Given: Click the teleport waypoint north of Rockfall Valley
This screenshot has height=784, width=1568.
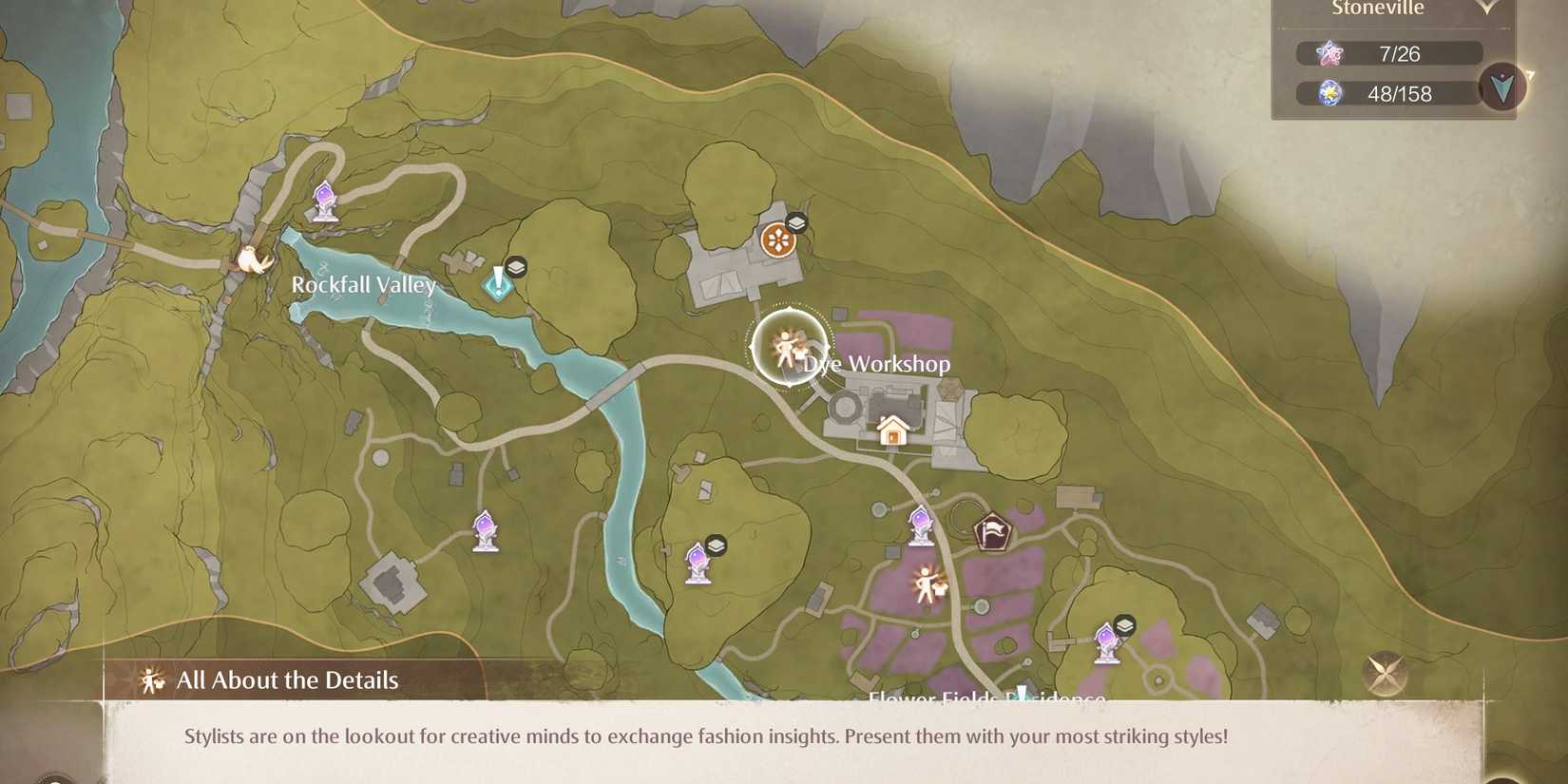Looking at the screenshot, I should [326, 202].
